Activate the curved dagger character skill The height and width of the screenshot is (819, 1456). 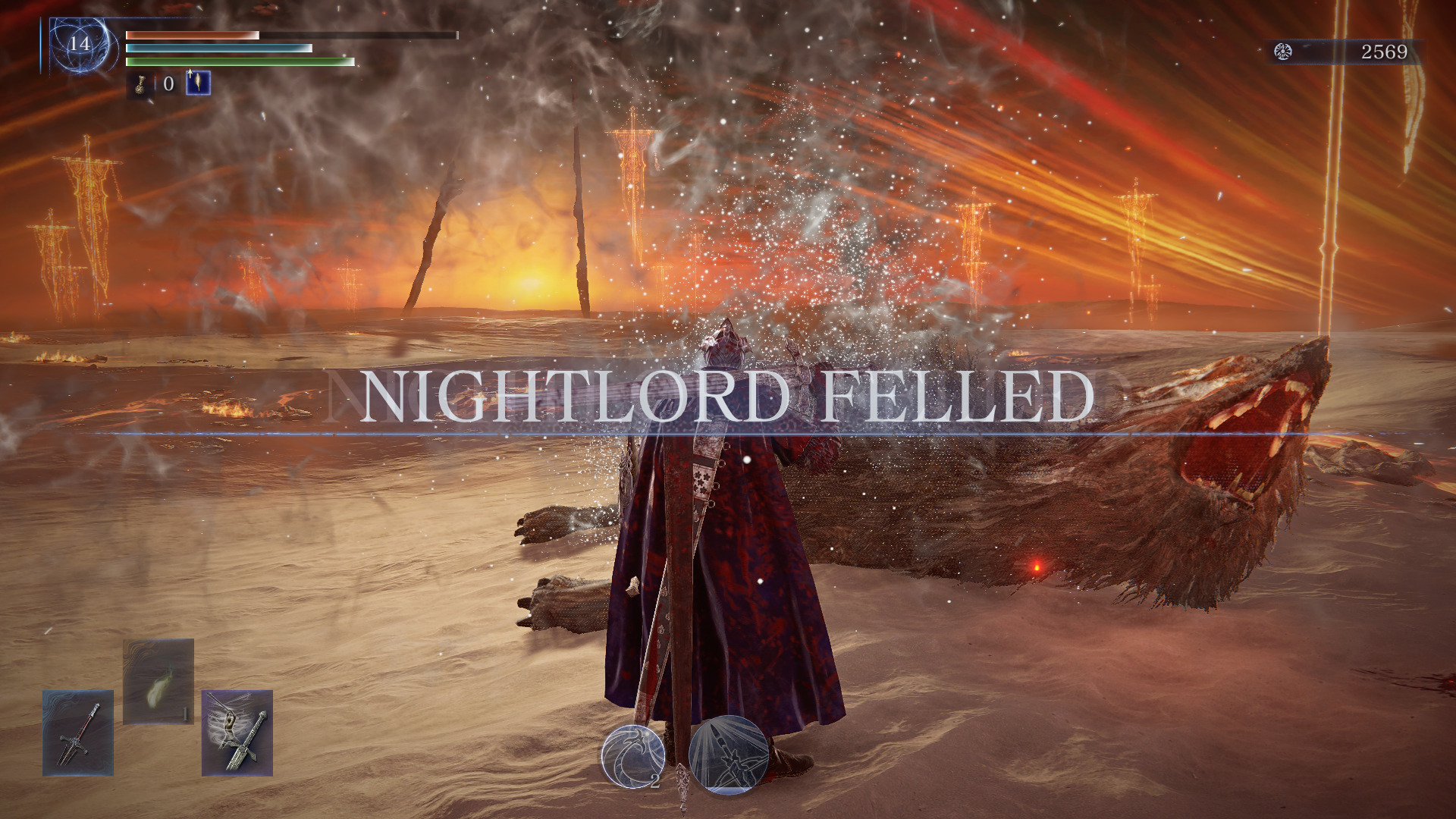(633, 755)
